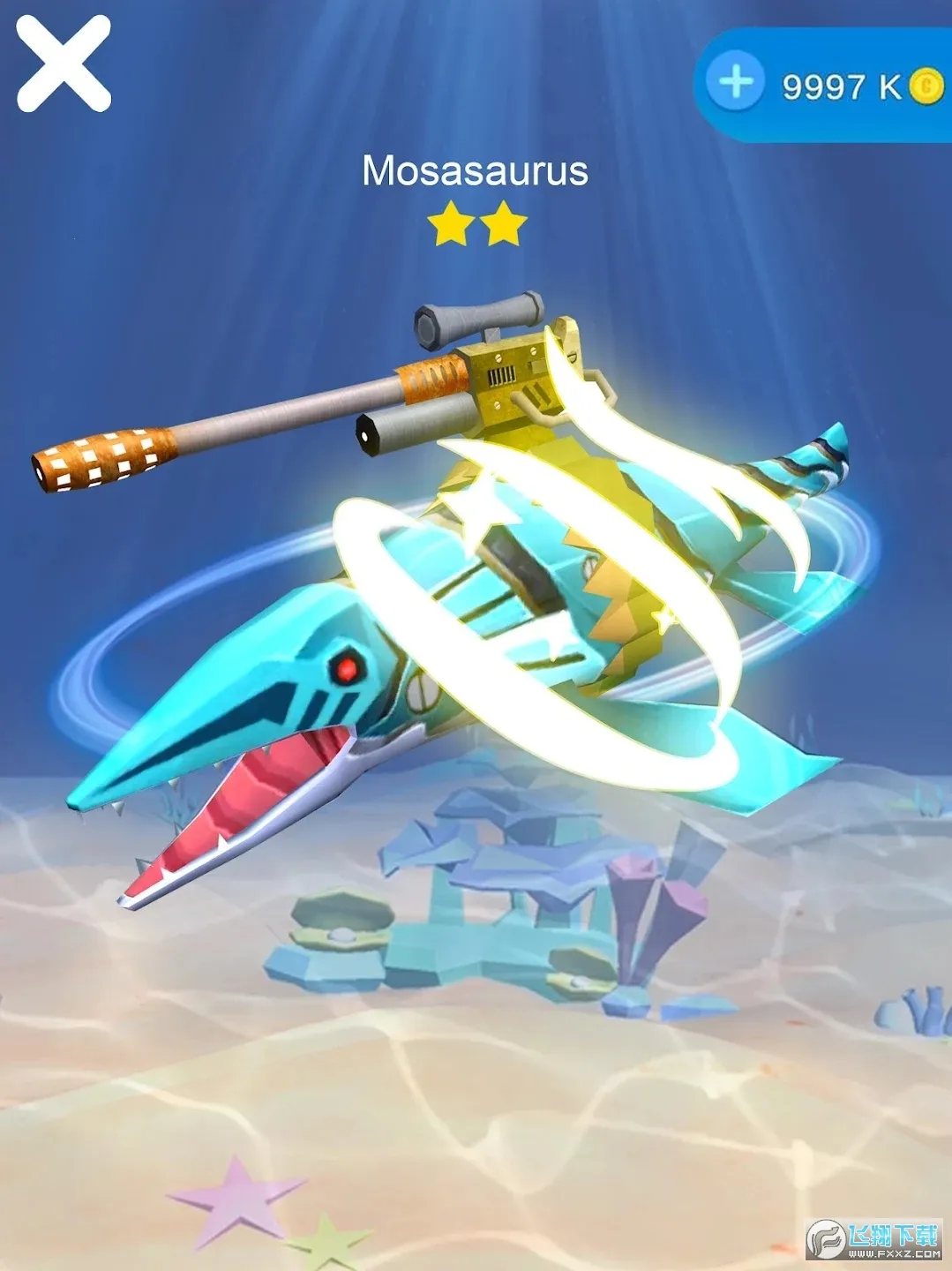This screenshot has height=1271, width=952.
Task: Close the Mosasaurus preview with the X
Action: tap(64, 64)
